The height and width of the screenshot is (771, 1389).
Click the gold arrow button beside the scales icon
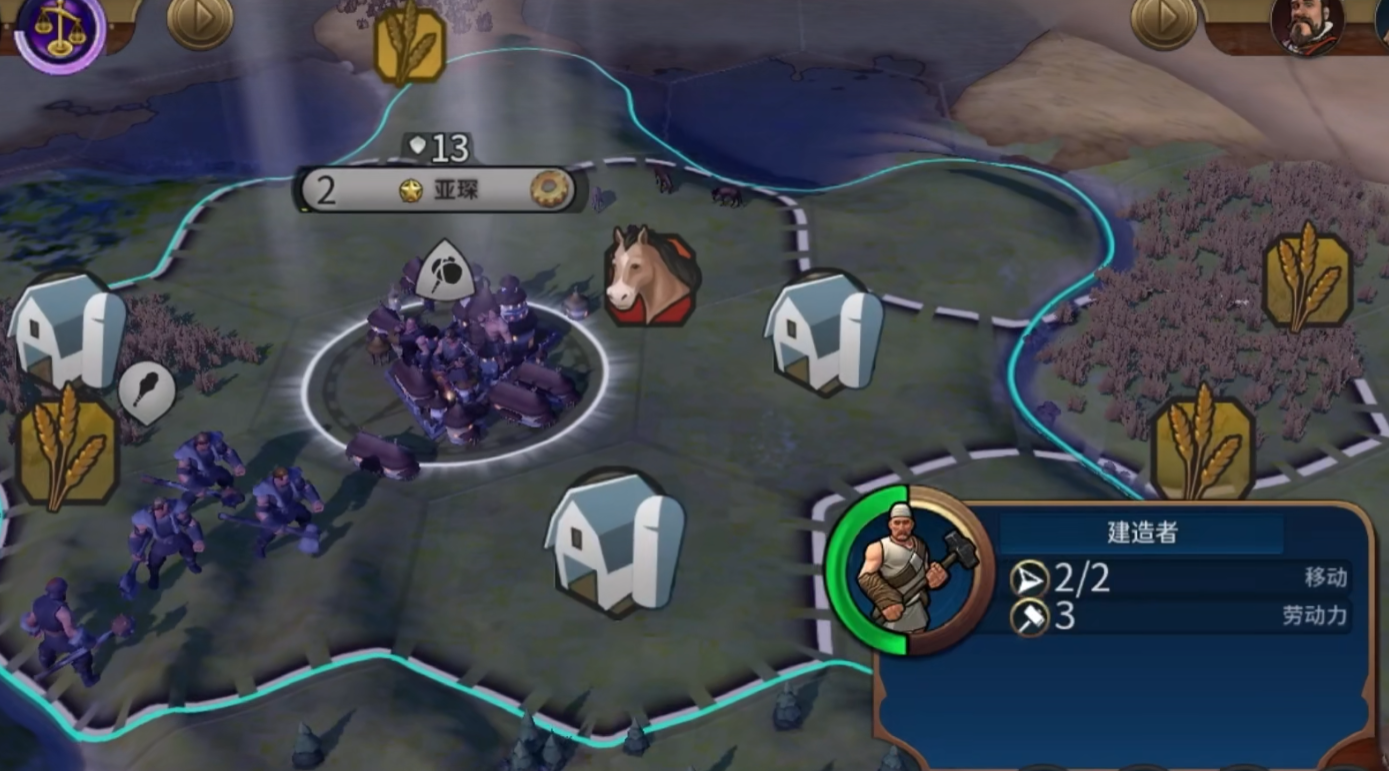pyautogui.click(x=199, y=20)
